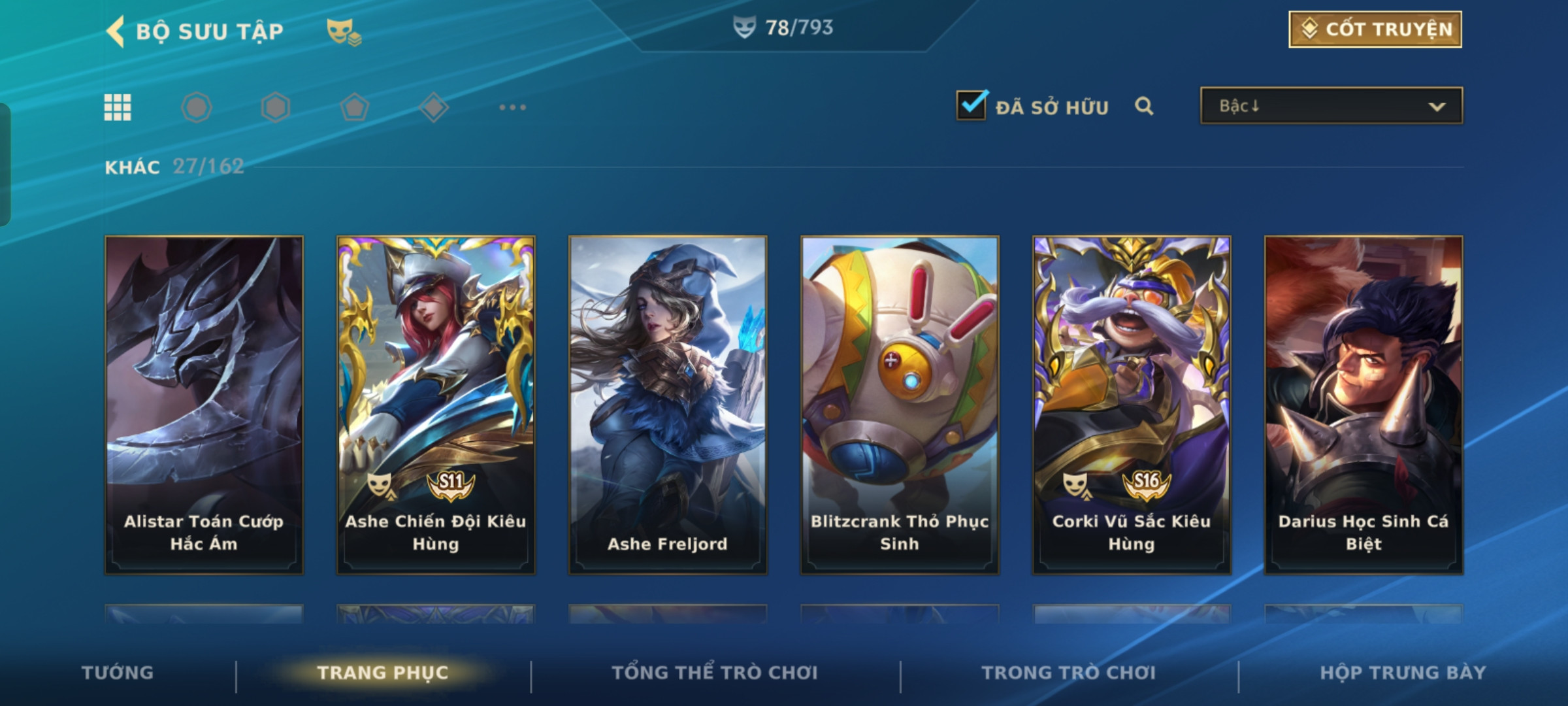Switch to Tổng Thể Trò Chơi tab
This screenshot has height=706, width=1568.
tap(715, 673)
